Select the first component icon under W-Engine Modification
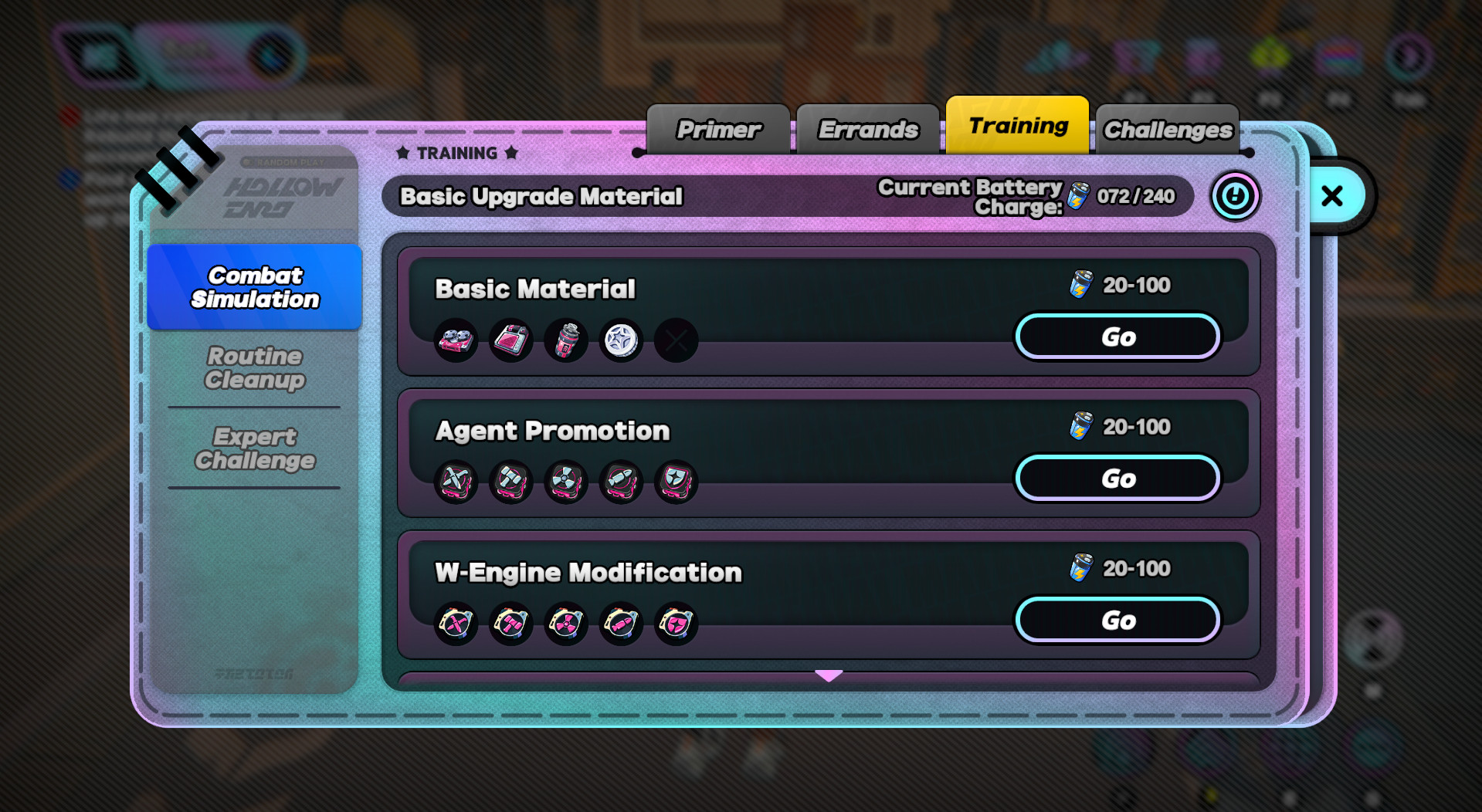The height and width of the screenshot is (812, 1482). coord(455,624)
